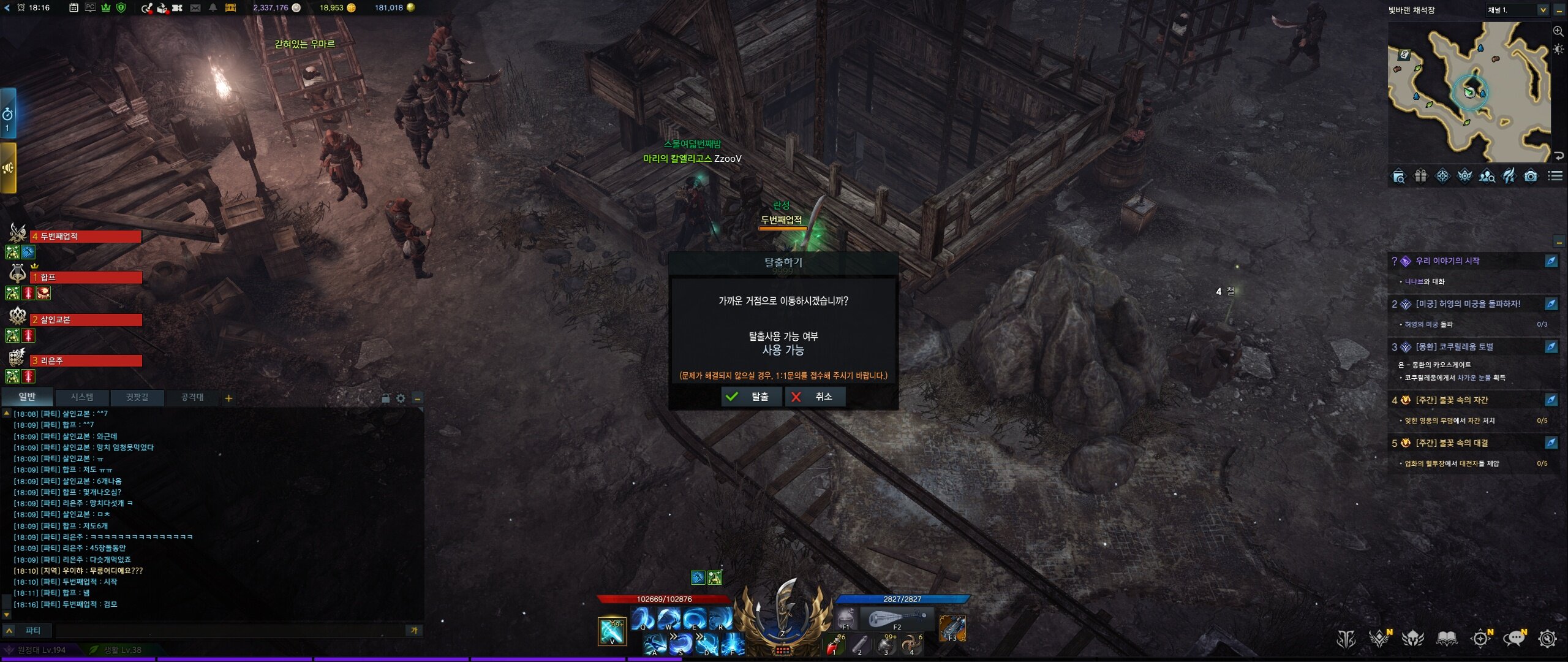Viewport: 1568px width, 662px height.
Task: Add a new chat tab with plus
Action: coord(228,398)
